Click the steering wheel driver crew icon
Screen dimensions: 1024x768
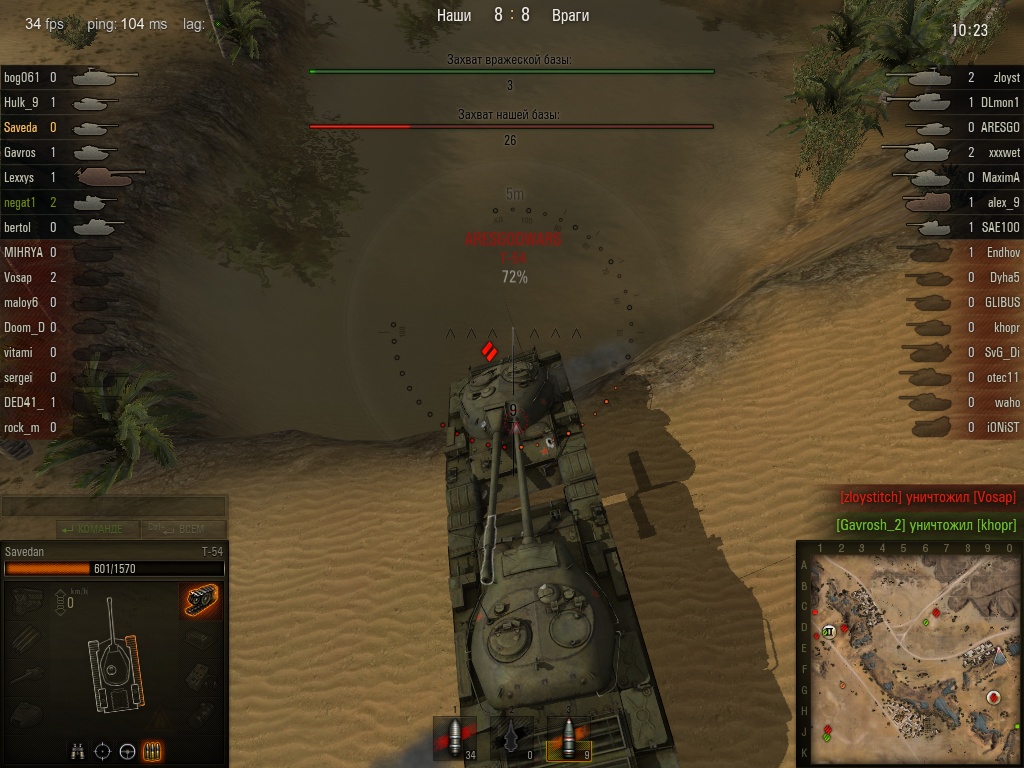coord(127,751)
